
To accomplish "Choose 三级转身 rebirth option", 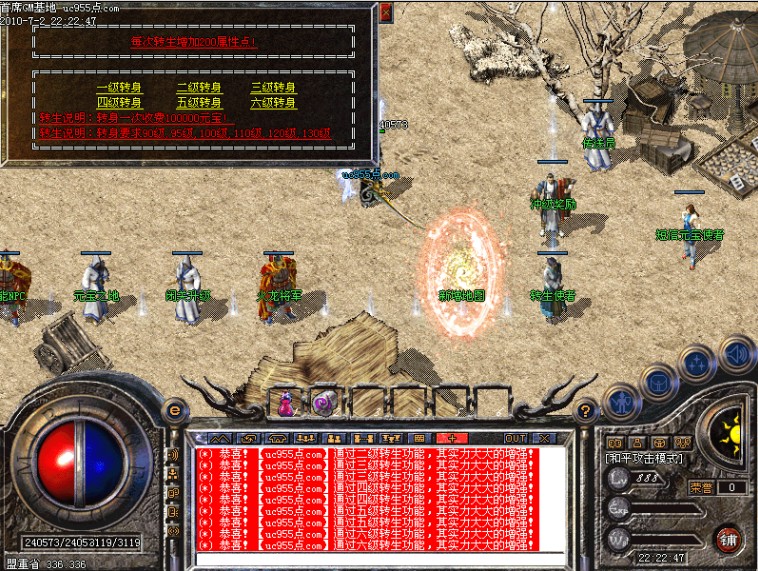I will [x=274, y=87].
